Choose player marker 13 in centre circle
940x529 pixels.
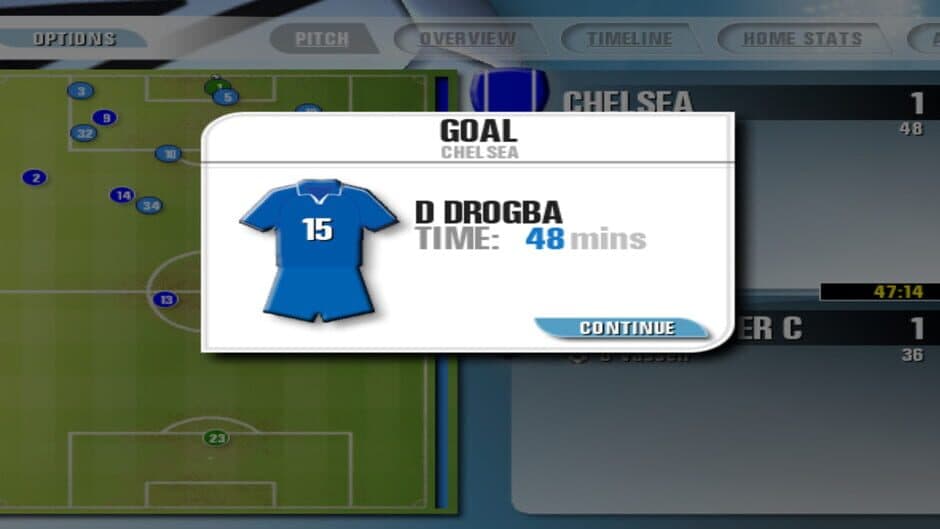point(166,299)
